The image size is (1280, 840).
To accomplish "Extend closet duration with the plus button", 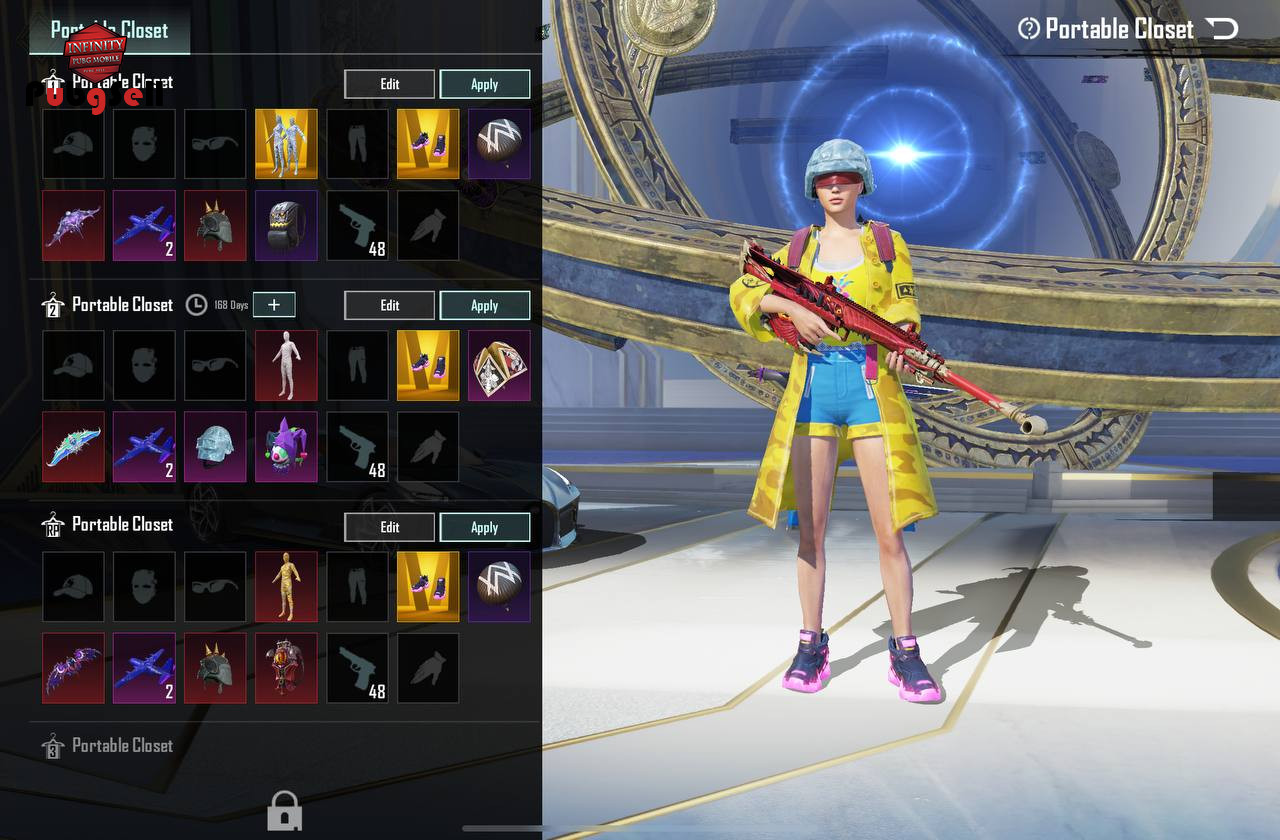I will [274, 305].
